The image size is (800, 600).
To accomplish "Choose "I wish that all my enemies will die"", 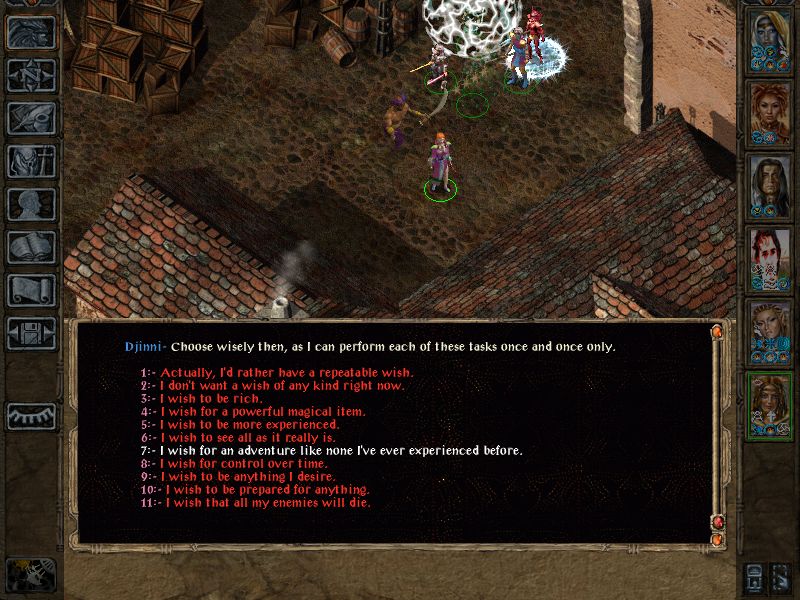I will point(268,502).
